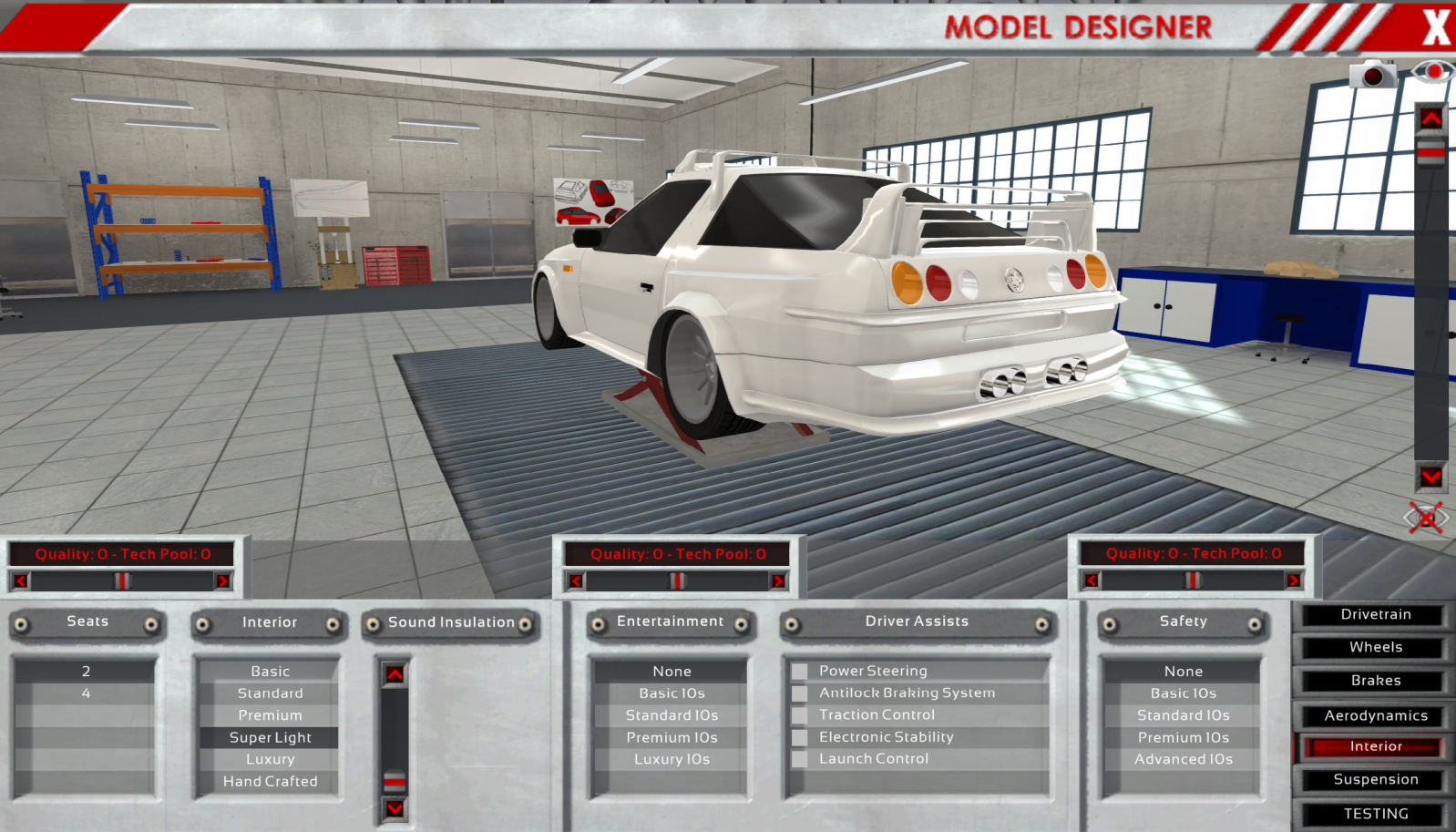The width and height of the screenshot is (1456, 832).
Task: Switch to the Drivetrain tab
Action: (1375, 615)
